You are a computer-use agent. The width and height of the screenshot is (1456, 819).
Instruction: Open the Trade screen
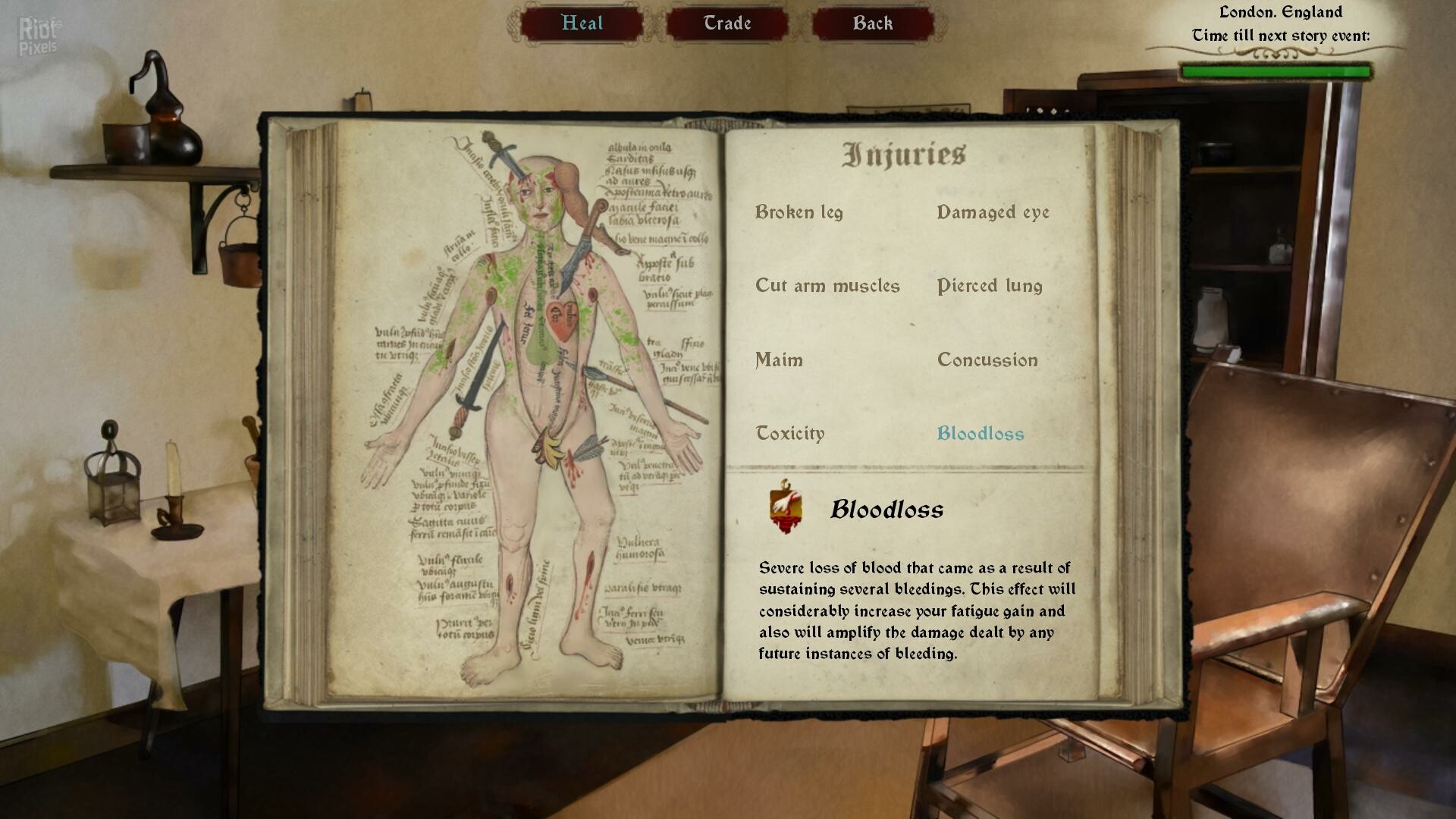(726, 23)
